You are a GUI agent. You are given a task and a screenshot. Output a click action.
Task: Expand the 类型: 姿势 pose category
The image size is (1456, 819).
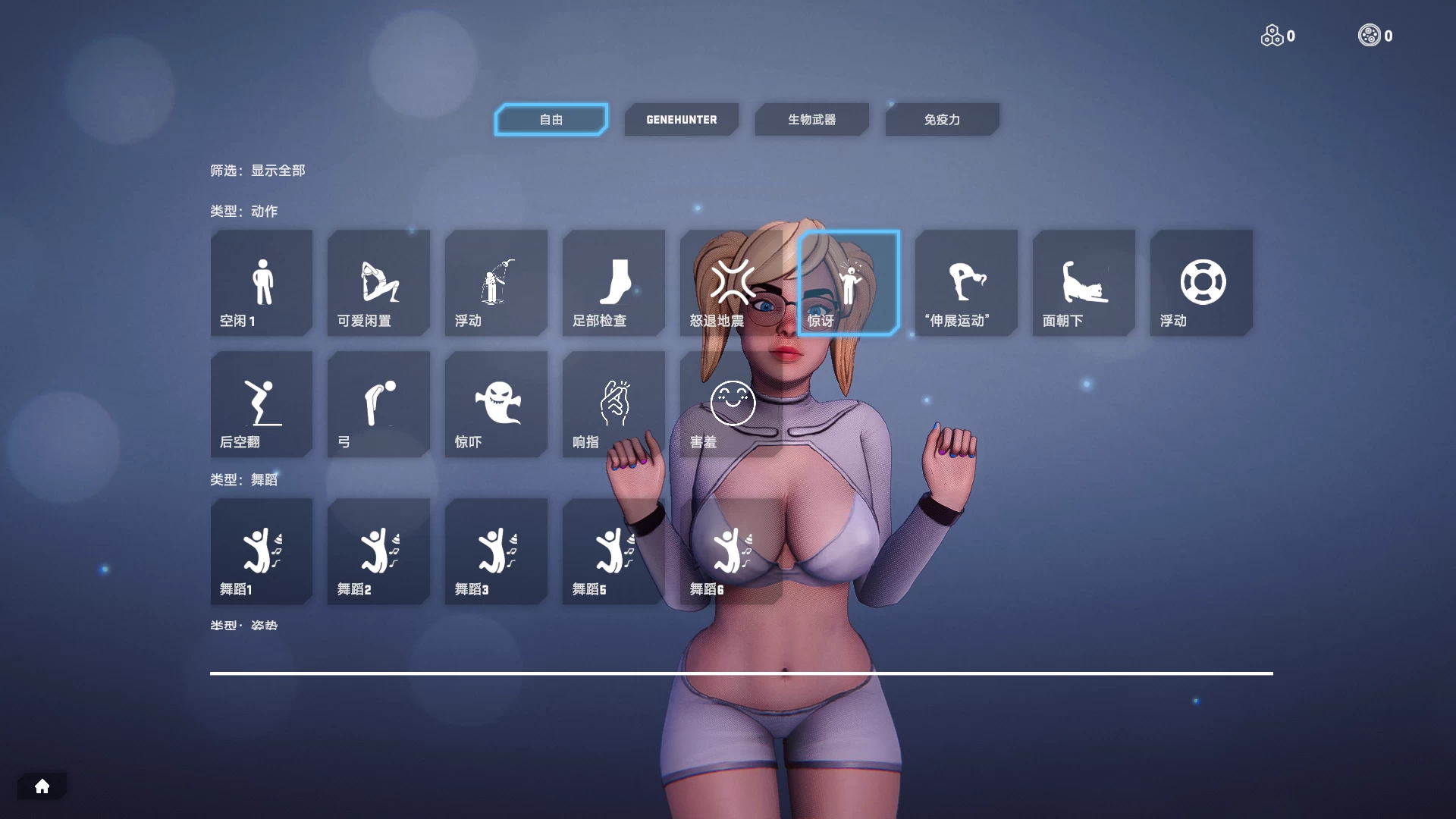pyautogui.click(x=243, y=625)
